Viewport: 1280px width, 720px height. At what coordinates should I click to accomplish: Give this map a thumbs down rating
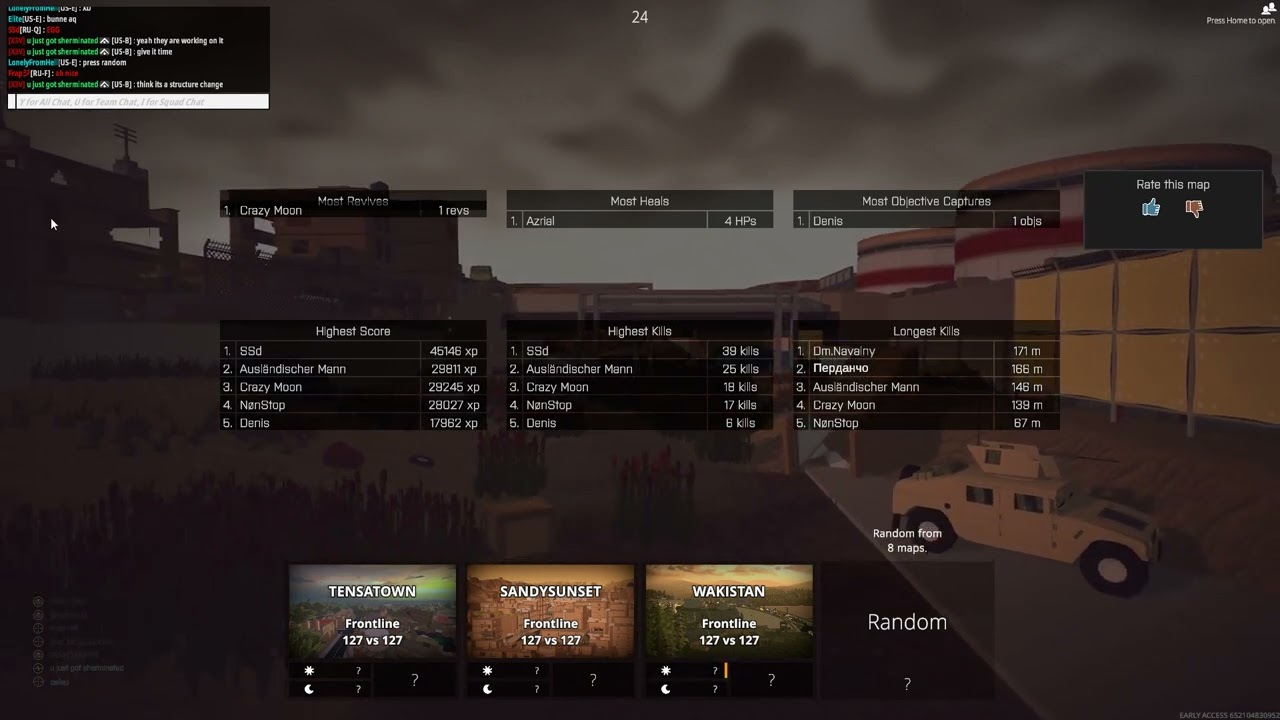point(1194,207)
